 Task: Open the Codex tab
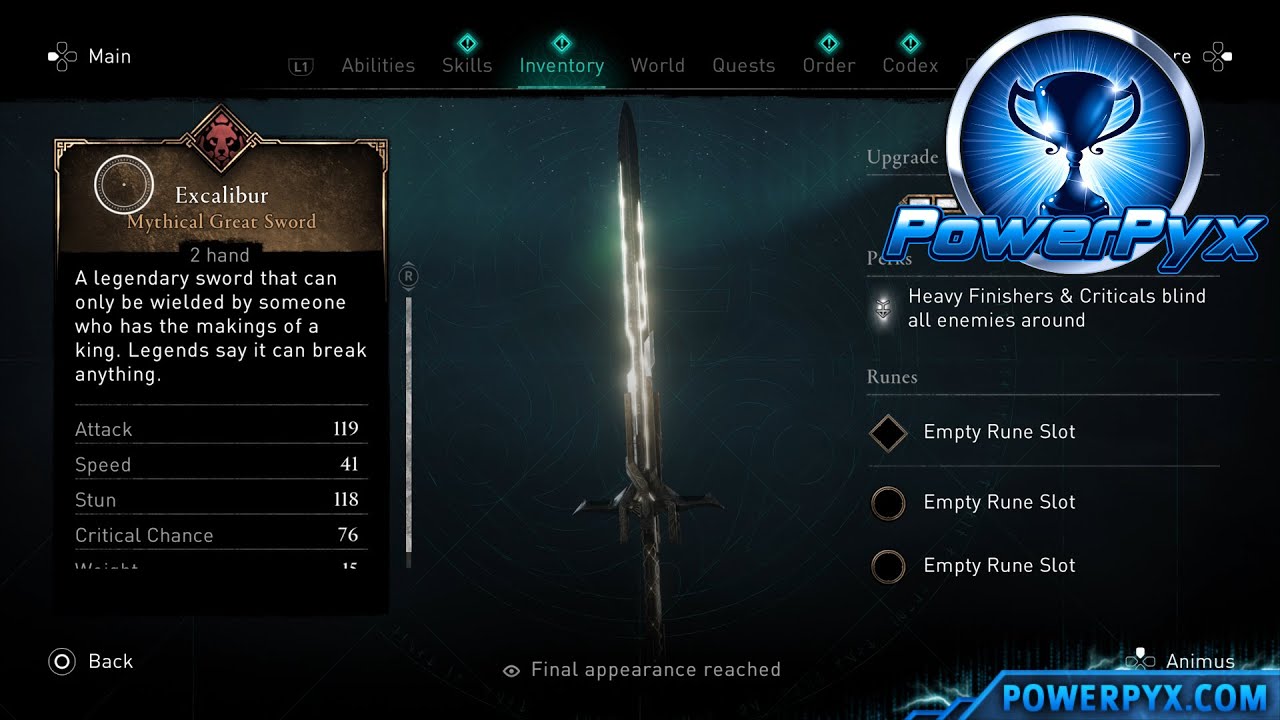[x=909, y=65]
